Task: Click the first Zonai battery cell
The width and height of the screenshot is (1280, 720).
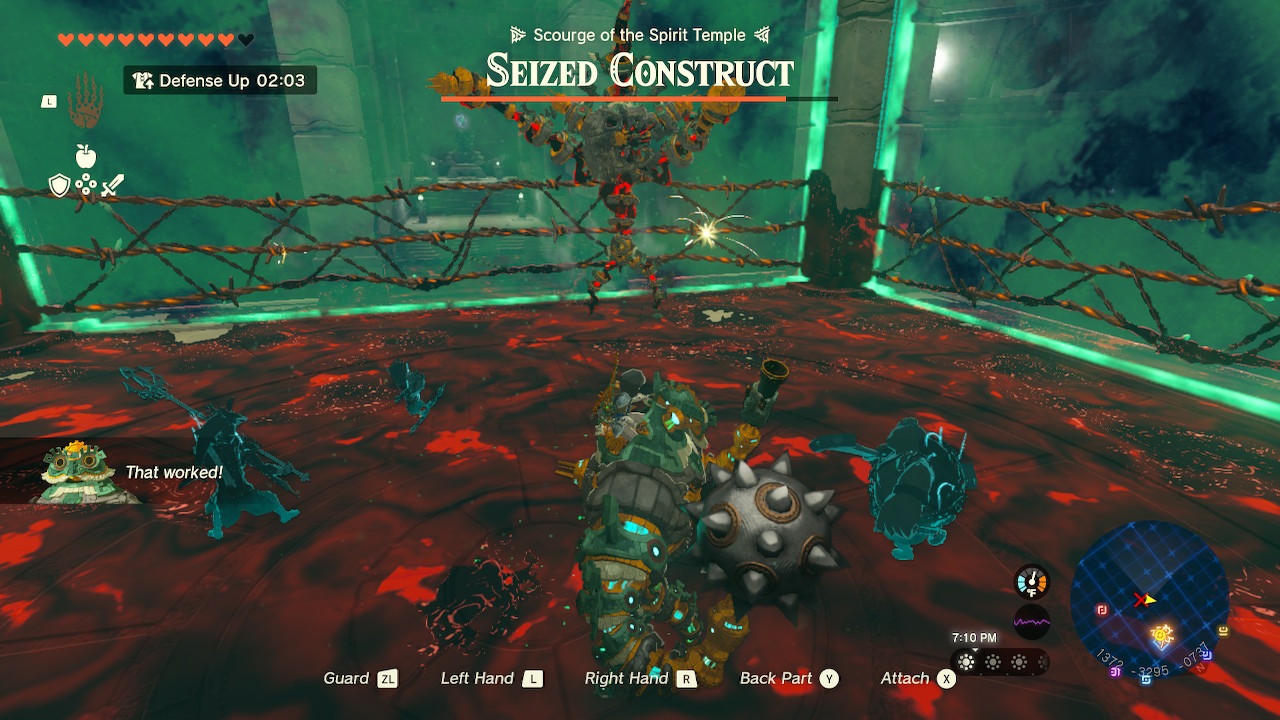Action: [966, 661]
